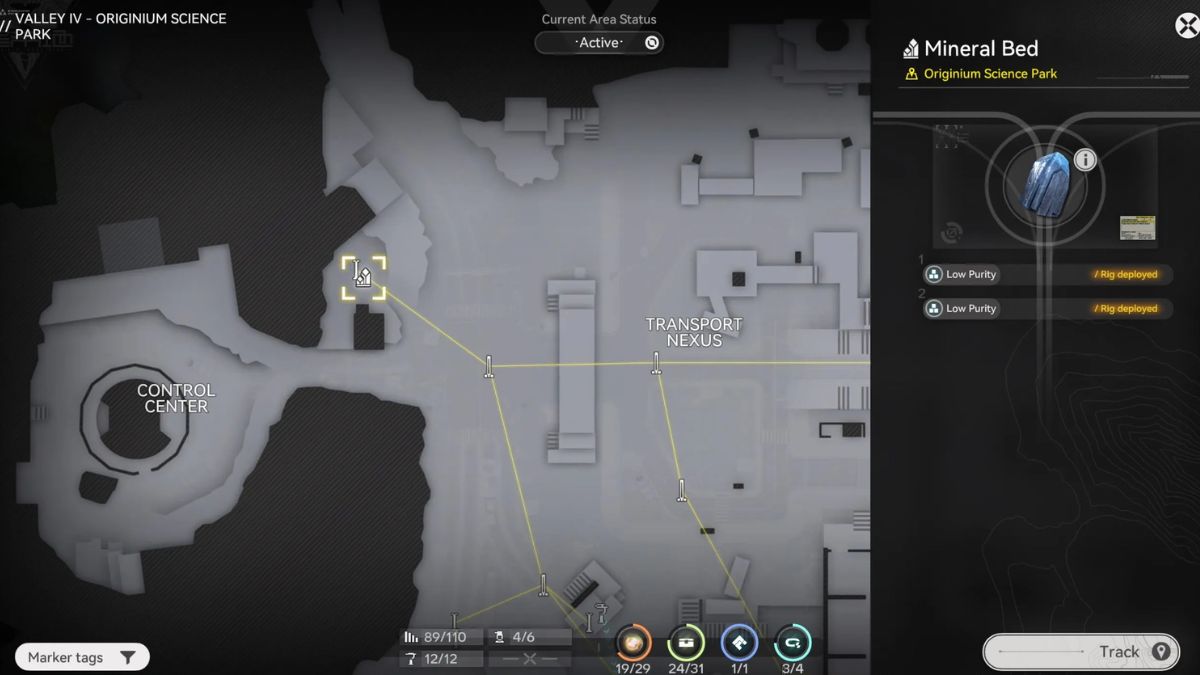This screenshot has width=1200, height=675.
Task: Open the mineral info icon
Action: [1085, 160]
